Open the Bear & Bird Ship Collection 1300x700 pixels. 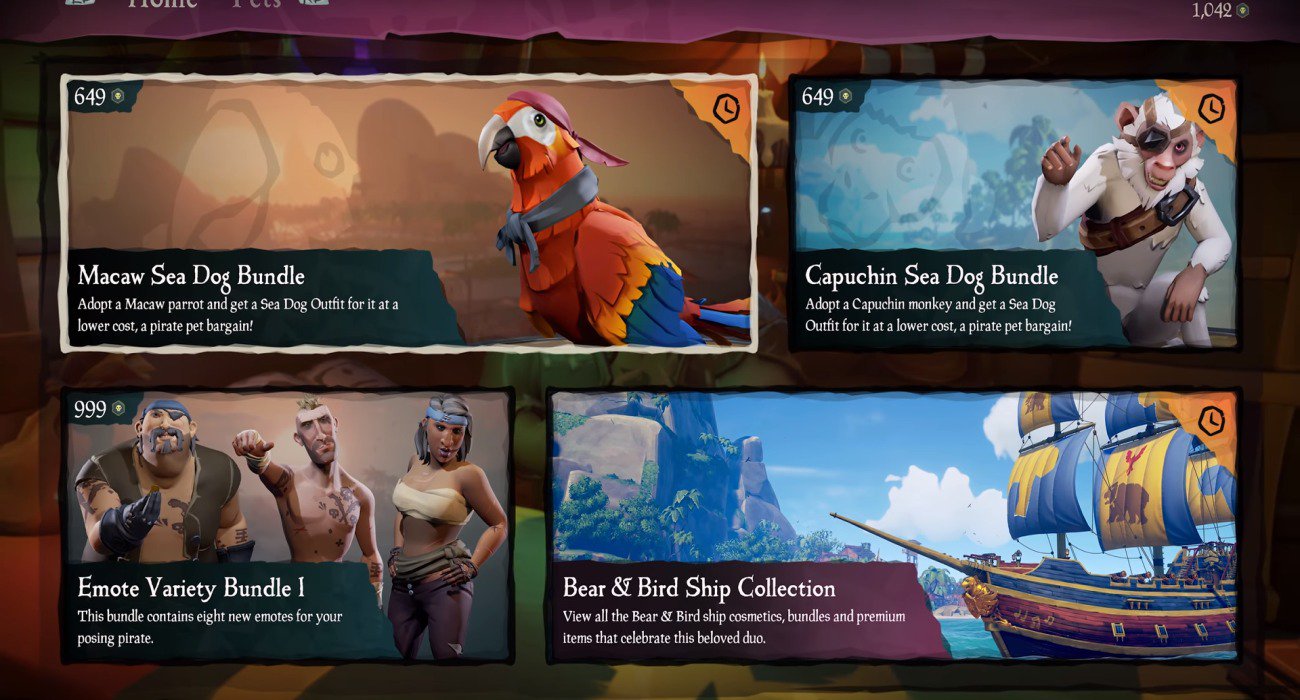(x=893, y=525)
